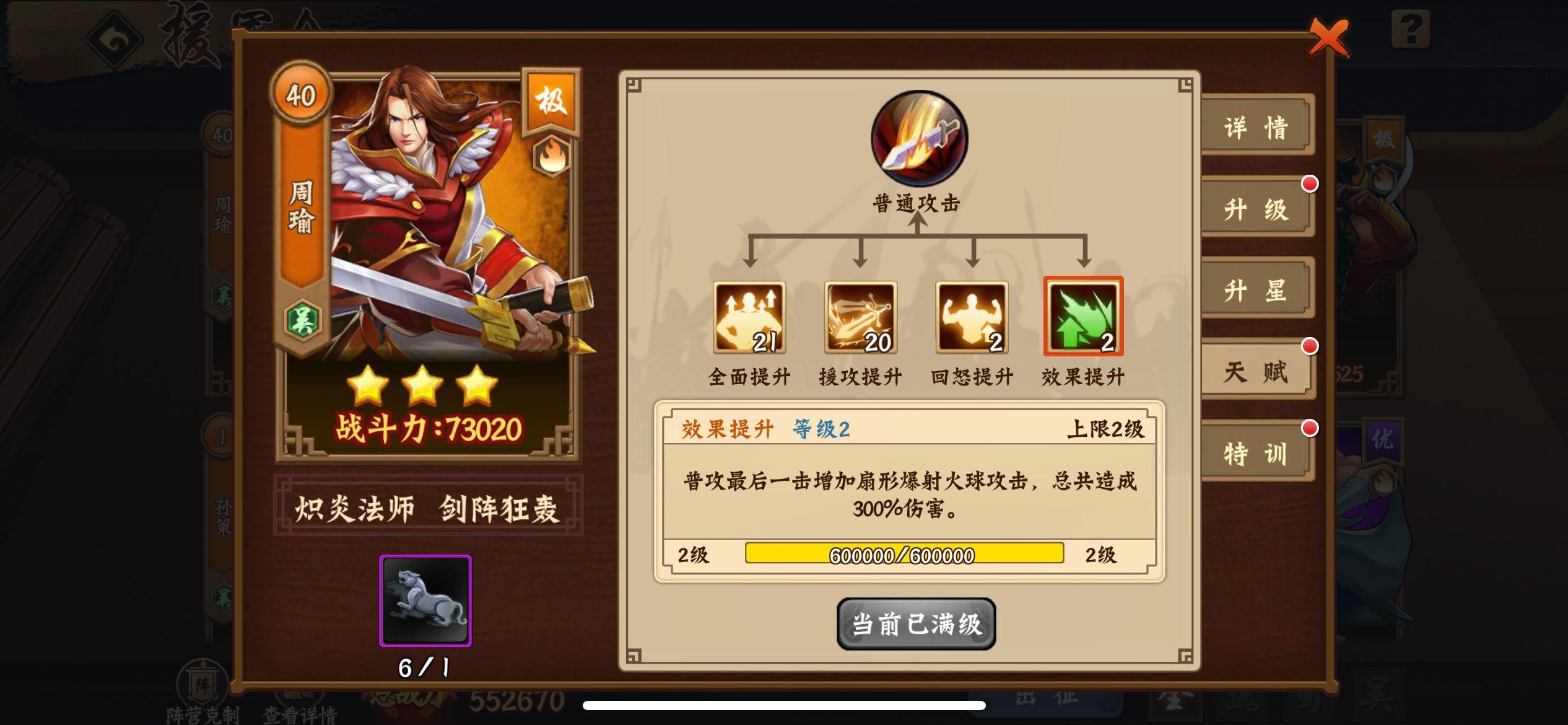The width and height of the screenshot is (1568, 725).
Task: Select the 援攻提升 talent icon
Action: [x=861, y=320]
